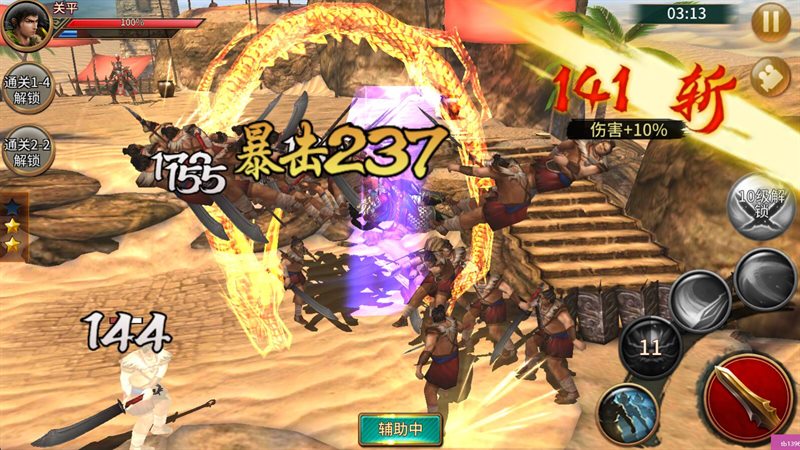The width and height of the screenshot is (800, 450).
Task: Tap the skill on cooldown showing 11
Action: coord(651,349)
